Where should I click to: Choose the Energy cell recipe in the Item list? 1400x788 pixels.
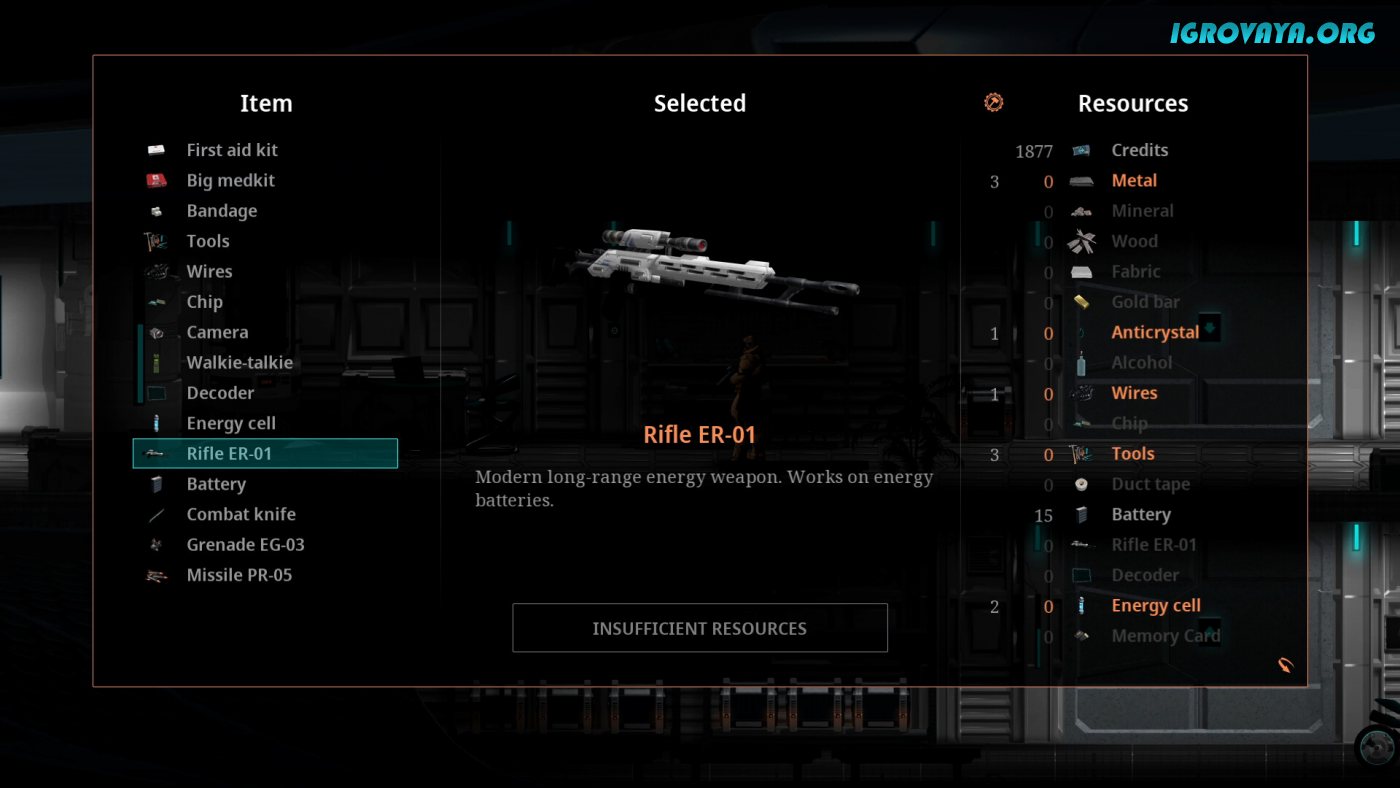coord(230,423)
